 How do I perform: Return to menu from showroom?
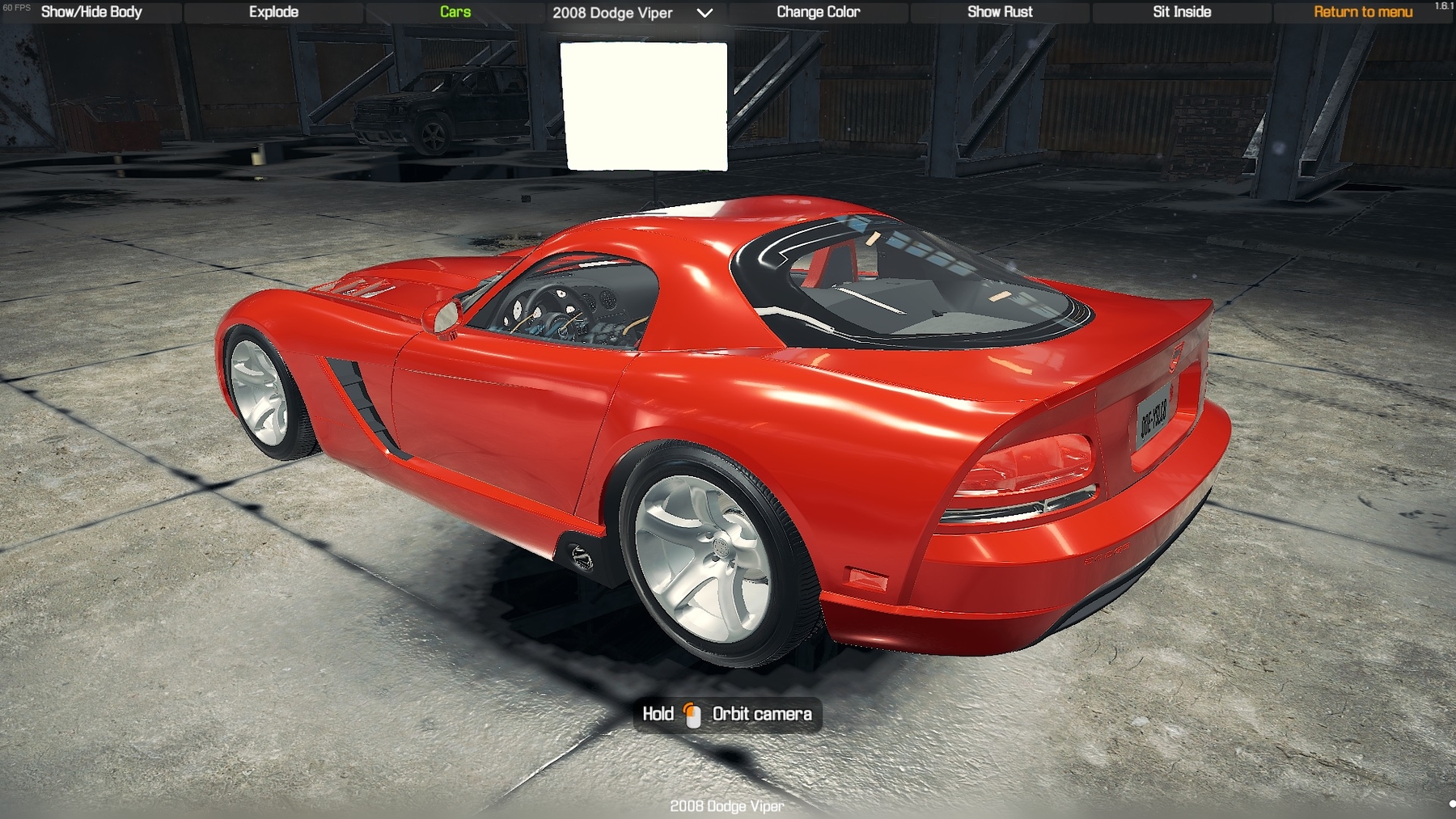pos(1363,12)
